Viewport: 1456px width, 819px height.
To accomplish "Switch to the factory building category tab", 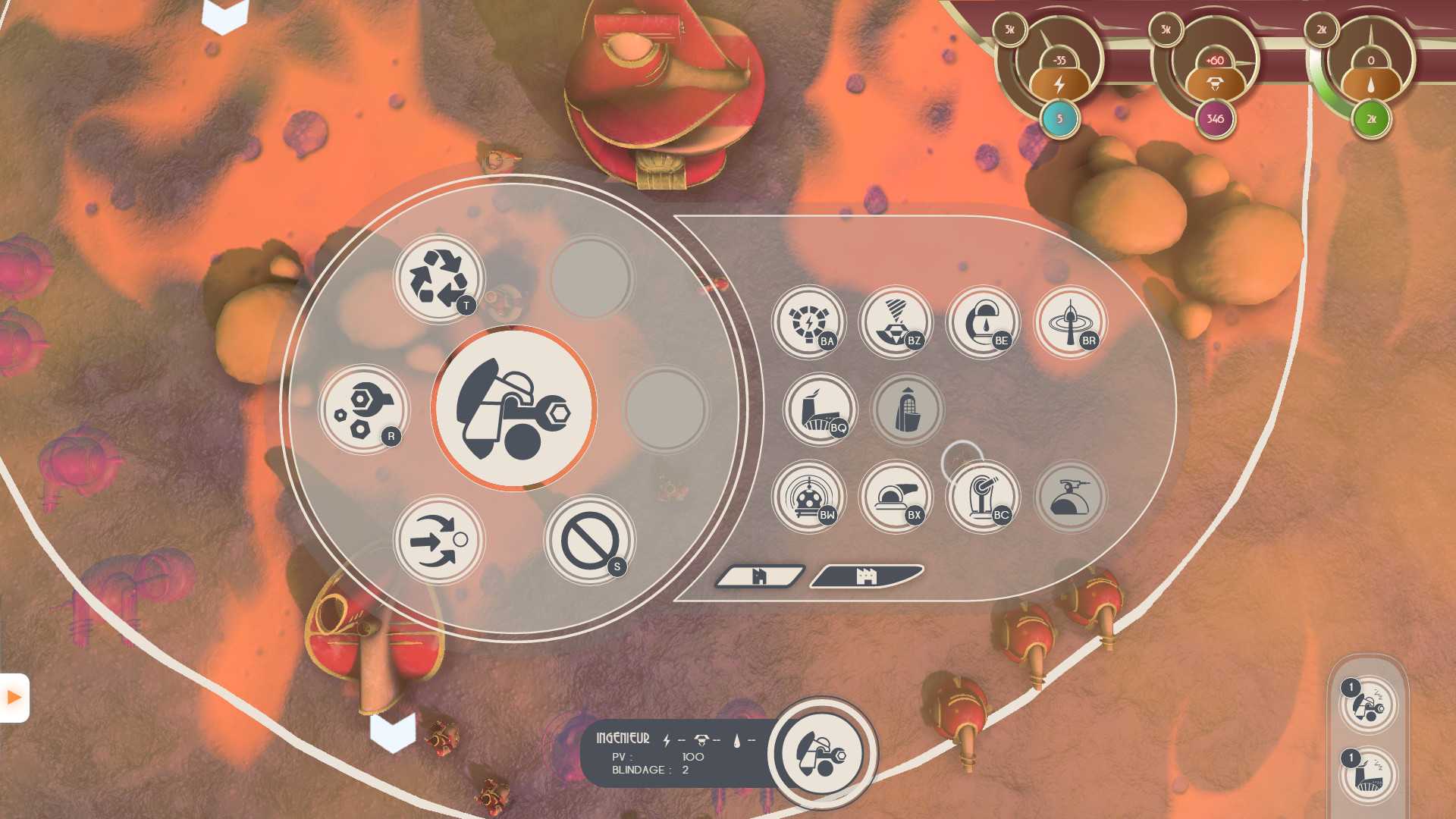I will (x=866, y=576).
